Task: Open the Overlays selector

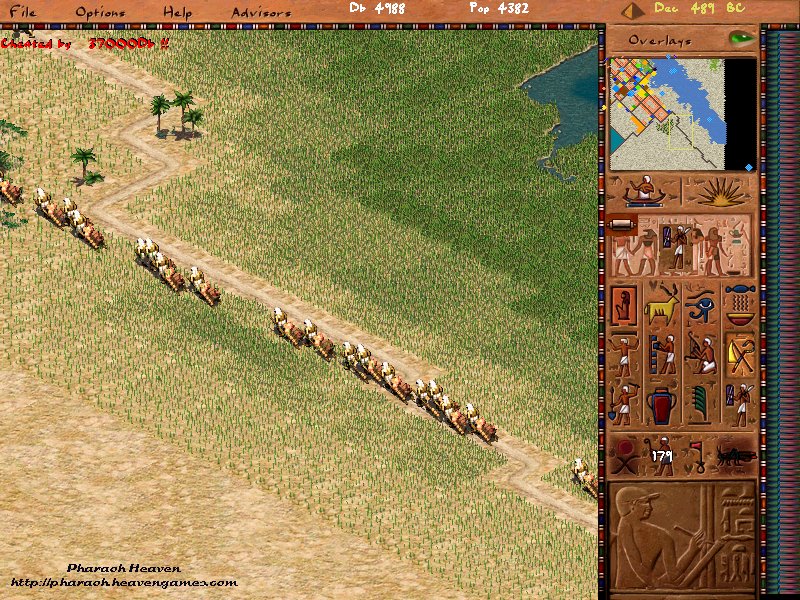Action: click(x=660, y=40)
